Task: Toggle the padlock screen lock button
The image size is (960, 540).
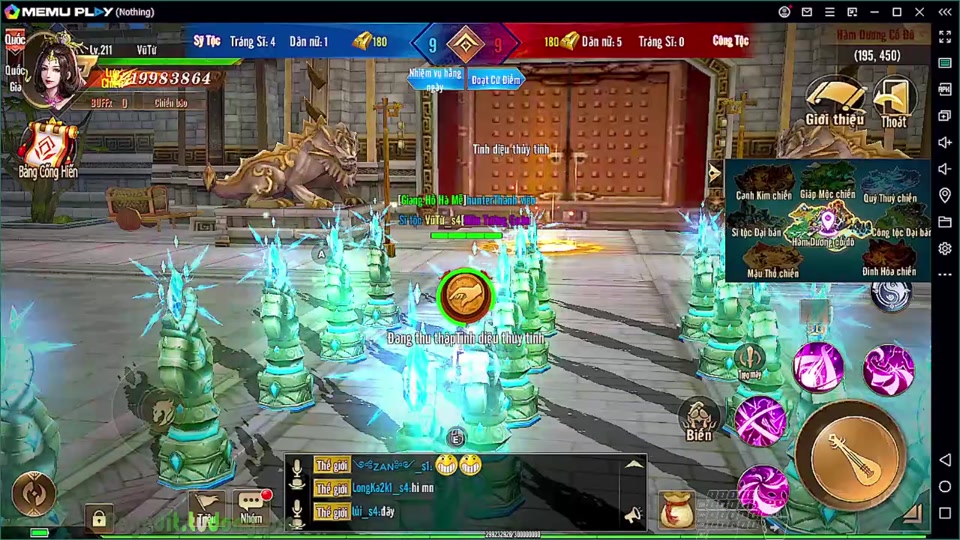Action: coord(98,518)
